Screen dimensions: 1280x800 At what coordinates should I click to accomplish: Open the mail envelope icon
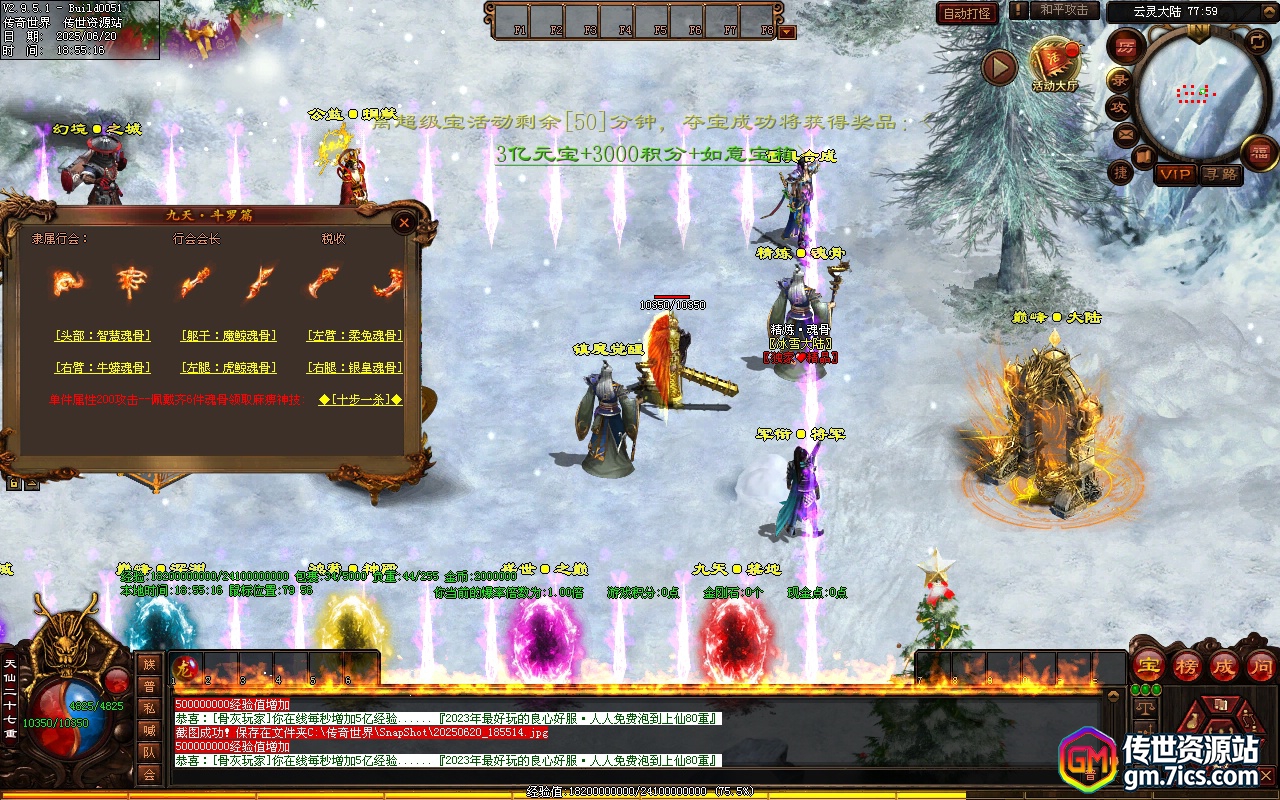tap(1126, 133)
